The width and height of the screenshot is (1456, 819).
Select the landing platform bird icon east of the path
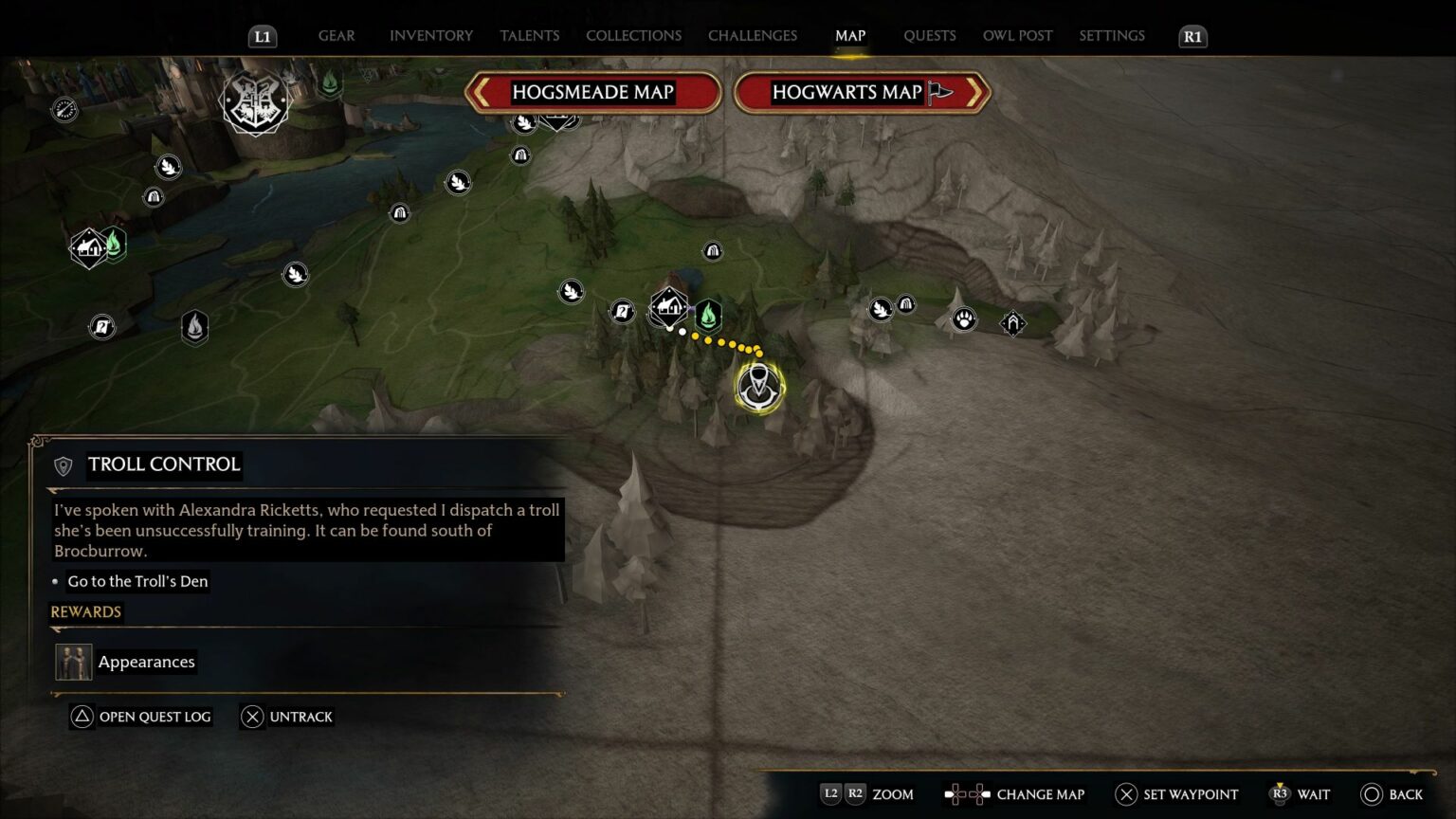coord(881,308)
